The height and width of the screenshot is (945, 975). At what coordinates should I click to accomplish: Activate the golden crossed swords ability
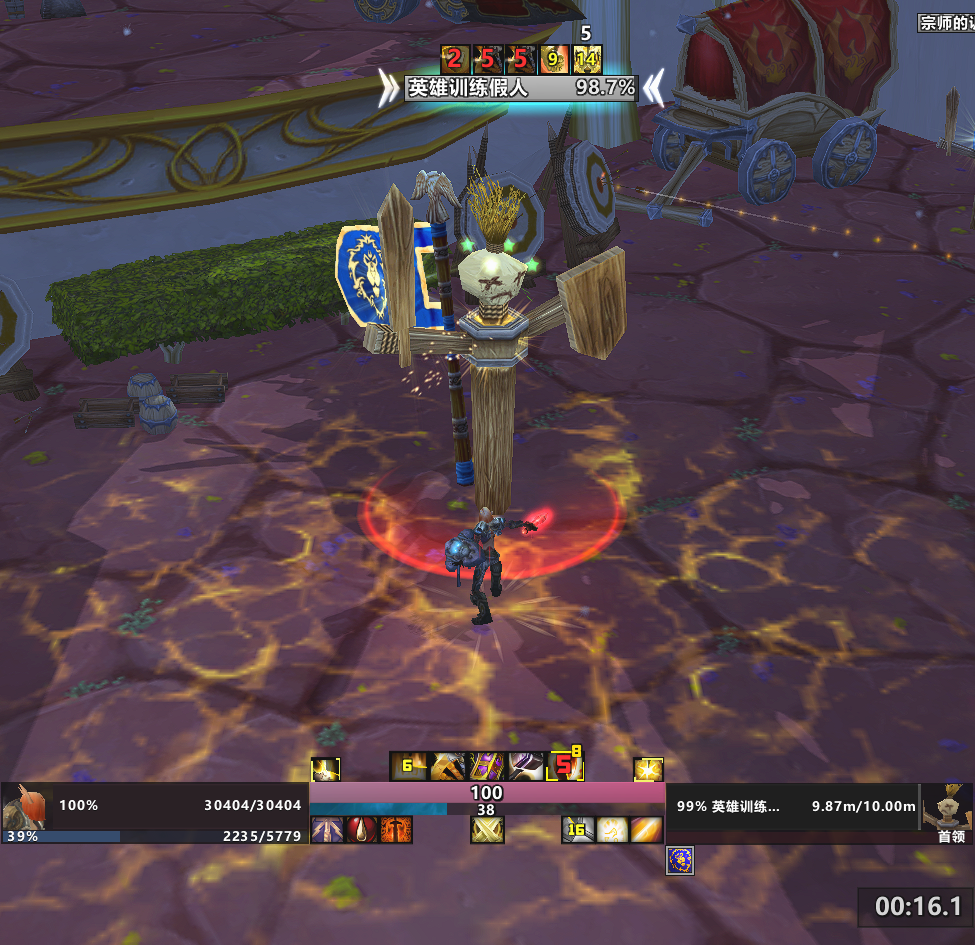click(487, 830)
